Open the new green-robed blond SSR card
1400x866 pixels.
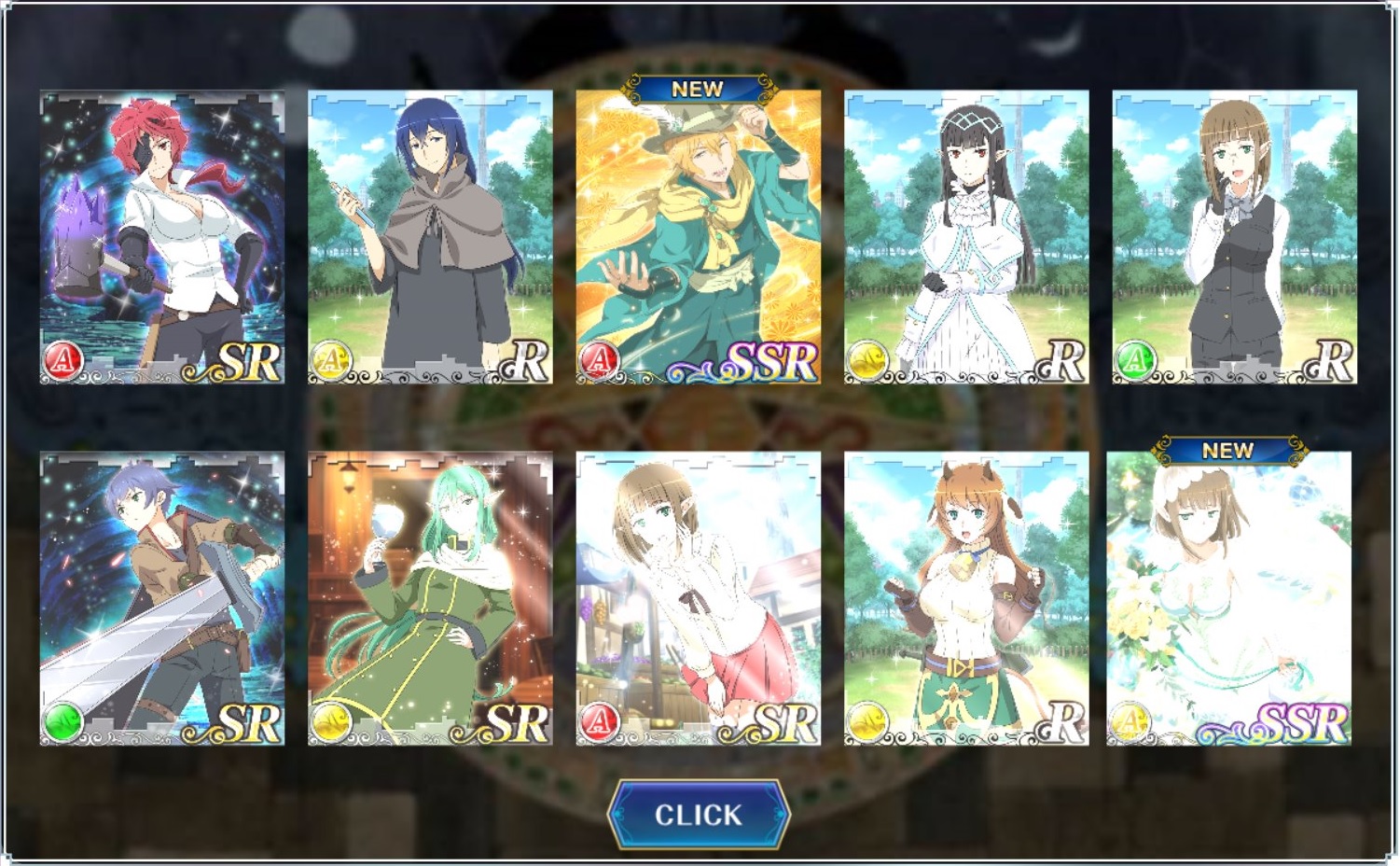coord(698,237)
